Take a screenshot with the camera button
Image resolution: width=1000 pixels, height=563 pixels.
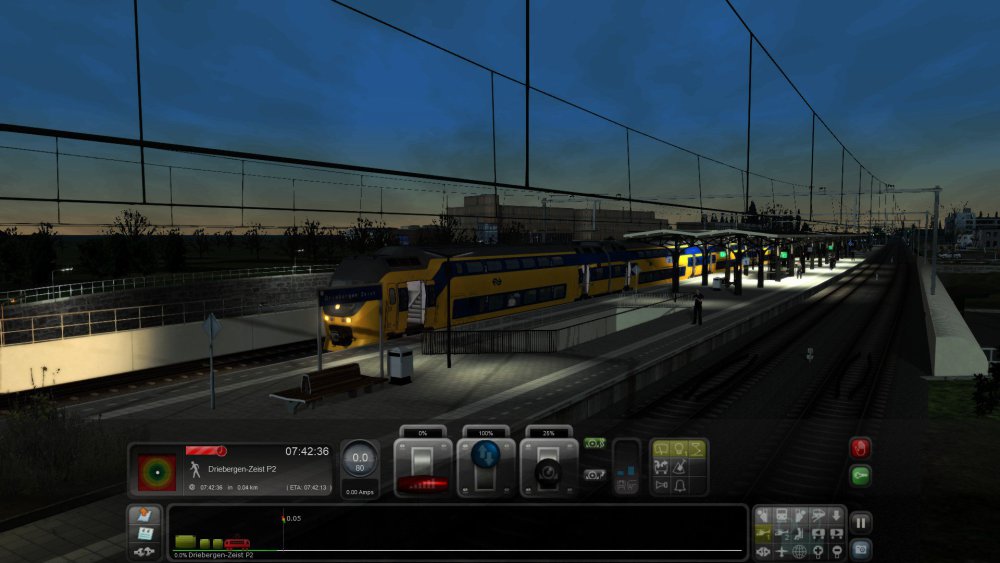pos(861,549)
